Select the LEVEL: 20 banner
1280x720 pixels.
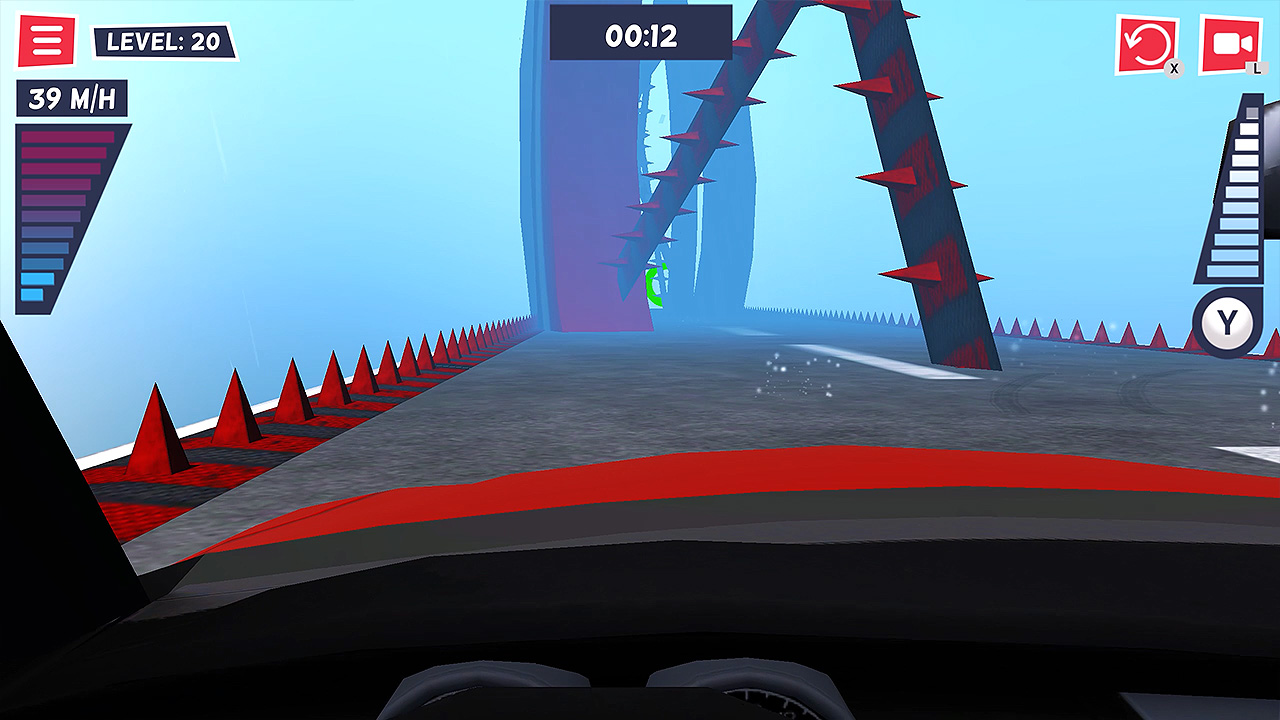(166, 41)
